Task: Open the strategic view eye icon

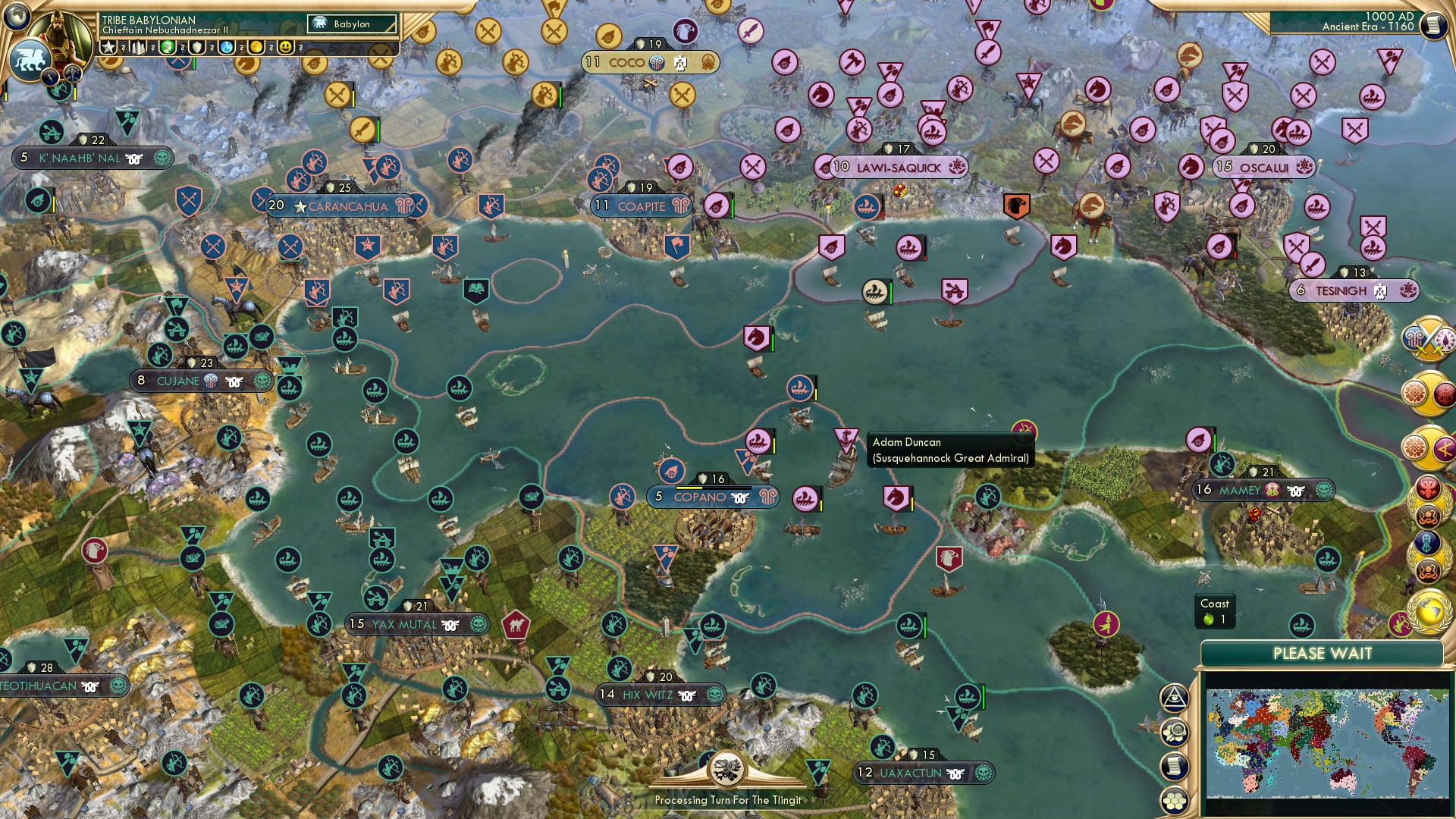Action: coord(1173,697)
